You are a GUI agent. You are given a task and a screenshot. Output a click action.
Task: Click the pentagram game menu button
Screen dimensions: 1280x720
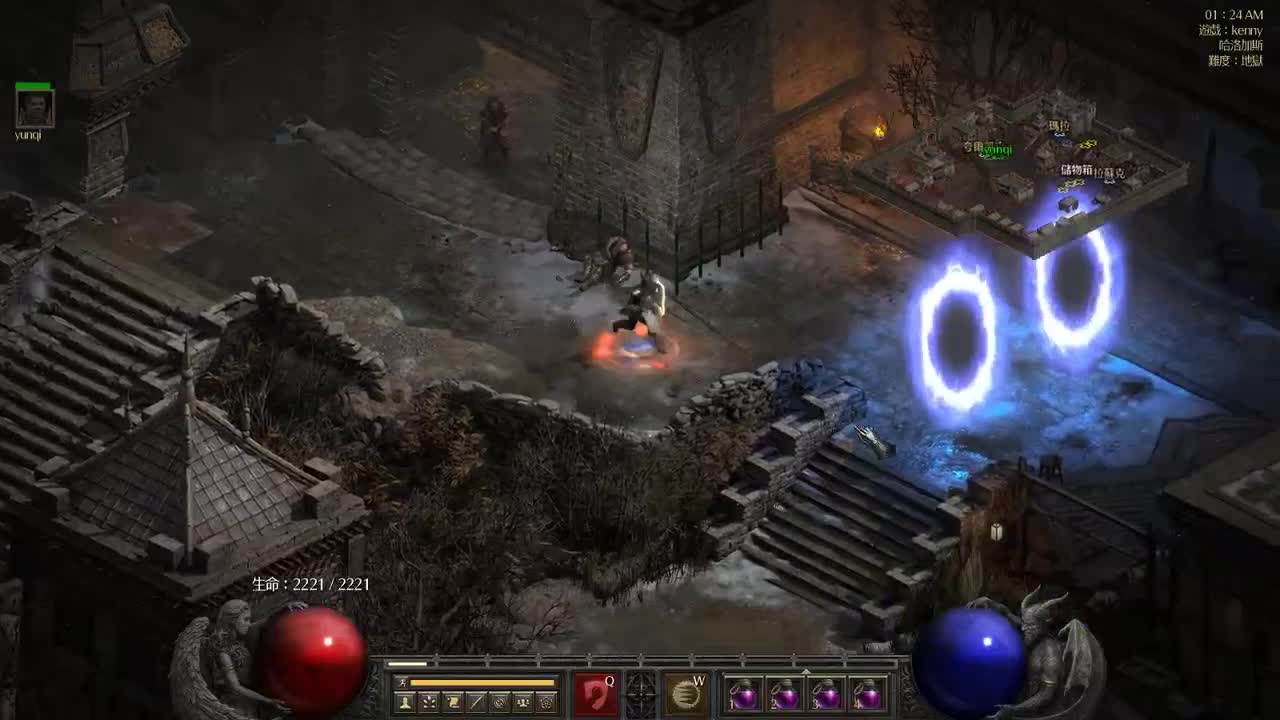click(x=547, y=703)
